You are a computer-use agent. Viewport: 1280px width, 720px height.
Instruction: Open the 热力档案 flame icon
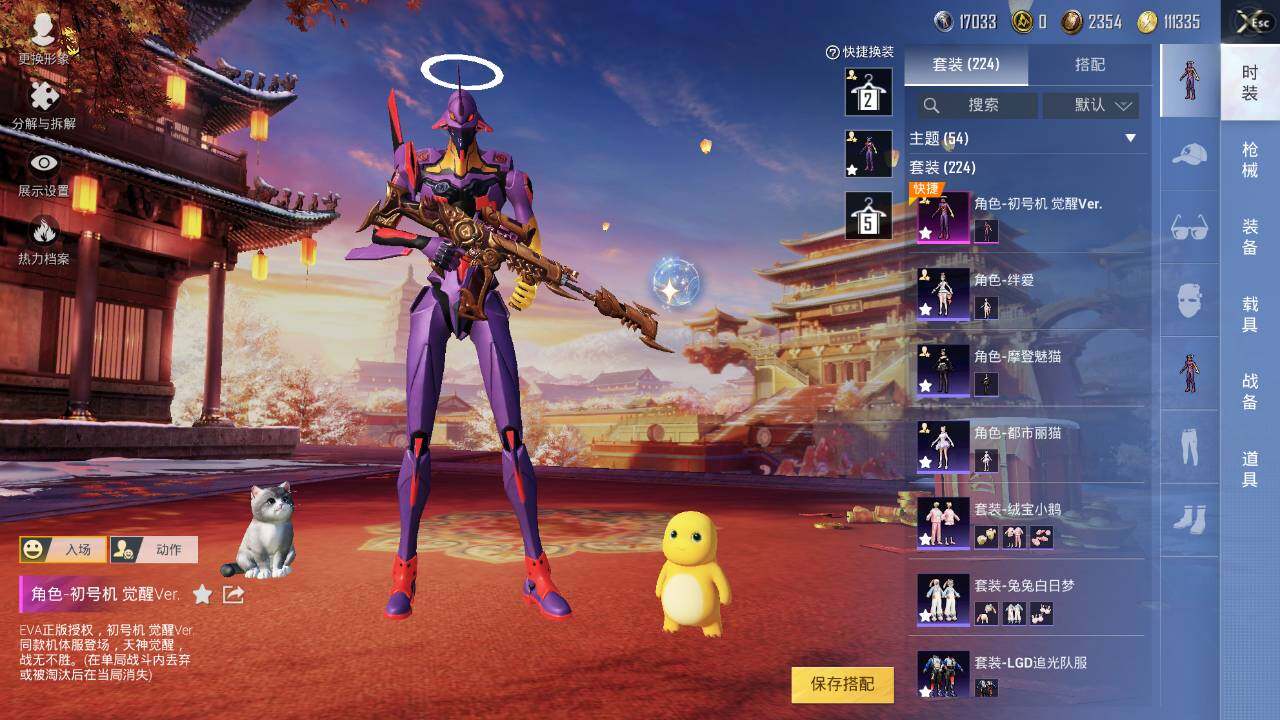44,240
